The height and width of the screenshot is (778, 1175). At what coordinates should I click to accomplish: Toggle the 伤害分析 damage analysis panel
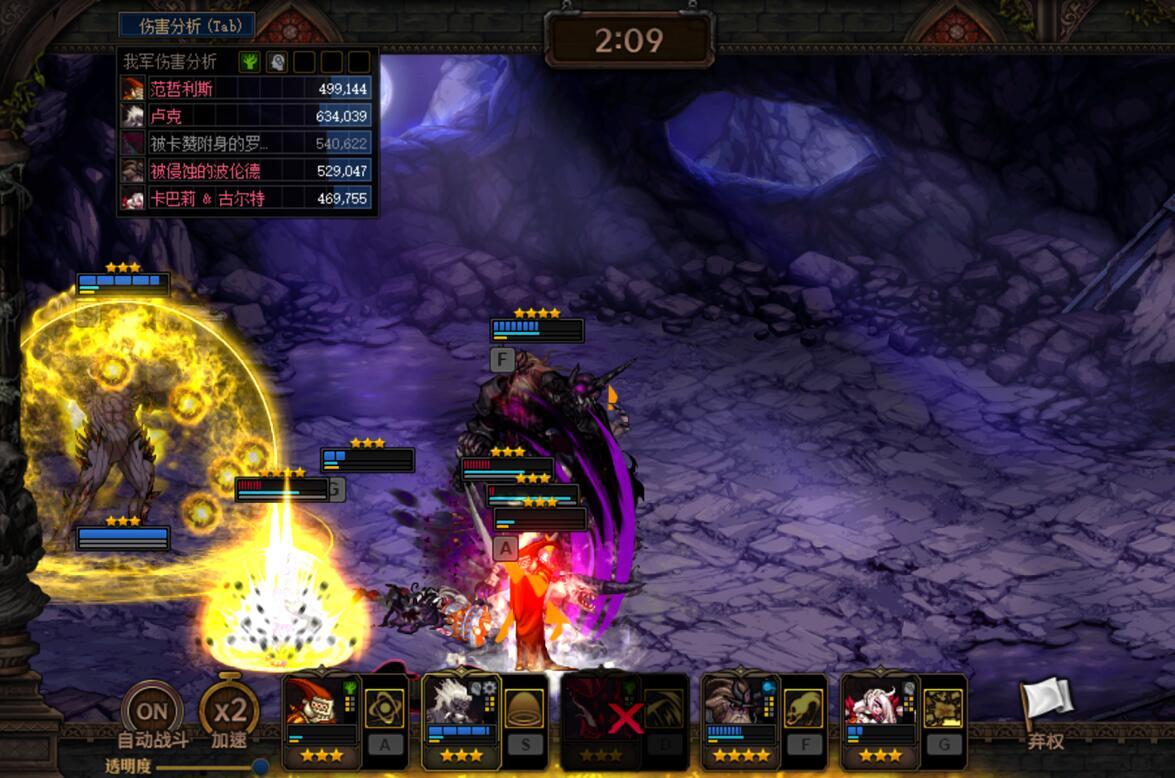point(186,25)
